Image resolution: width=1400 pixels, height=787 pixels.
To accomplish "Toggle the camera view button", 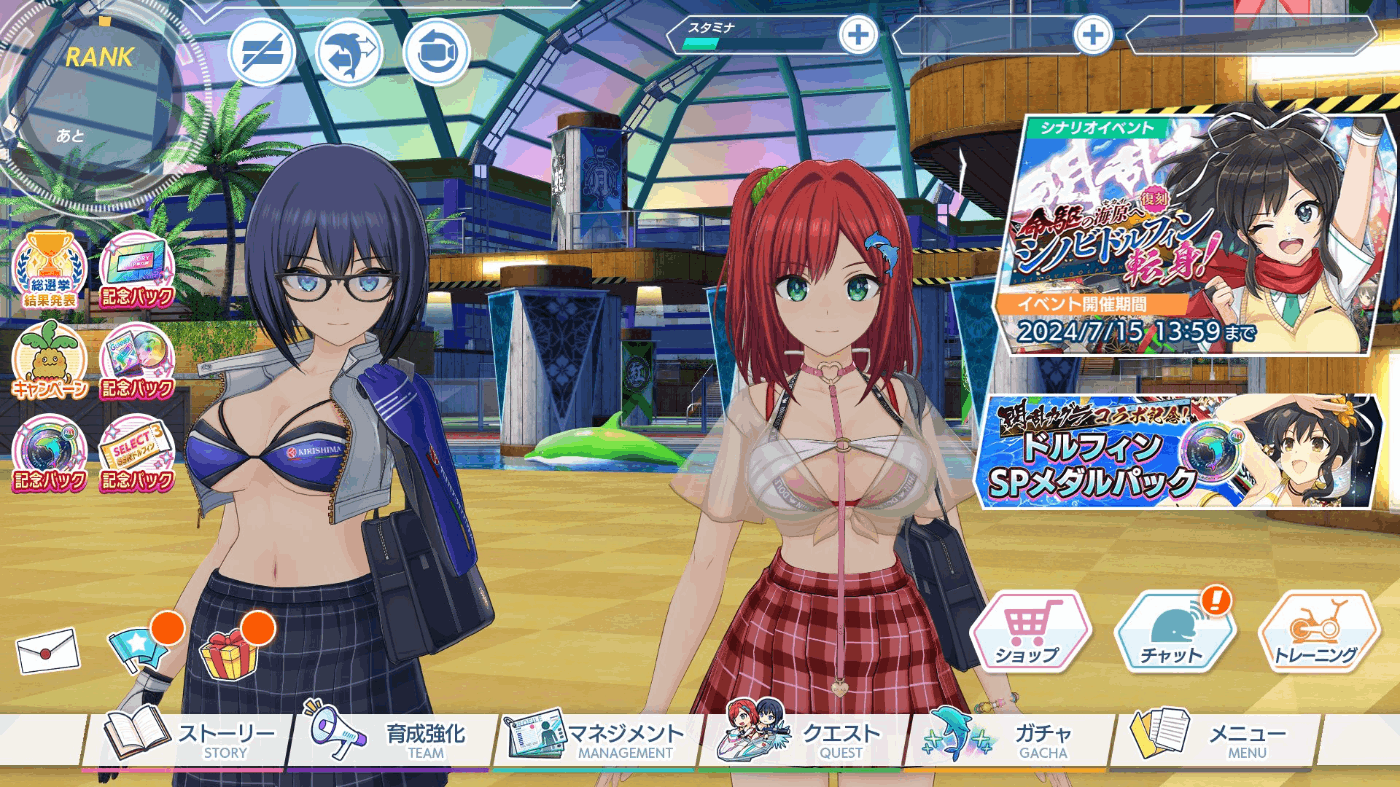I will point(437,52).
